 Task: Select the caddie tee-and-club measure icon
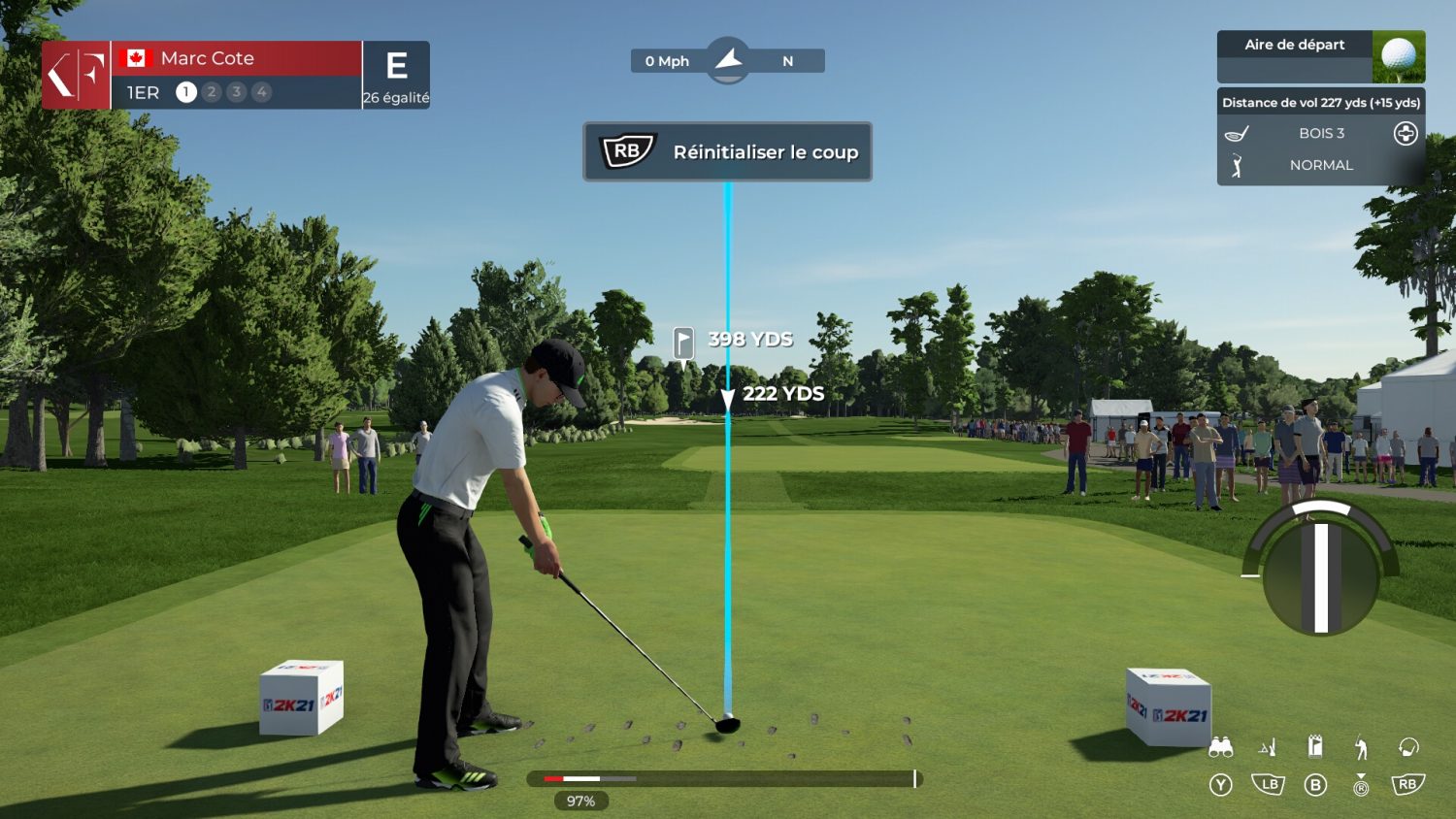pos(1268,747)
